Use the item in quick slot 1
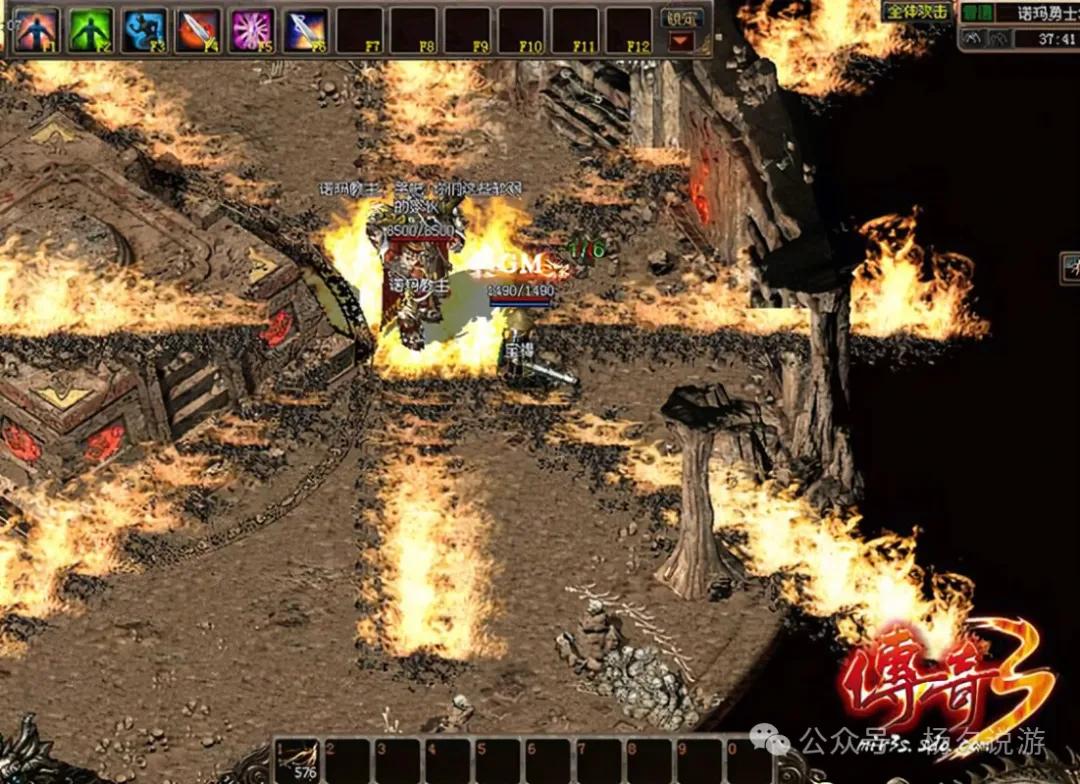Image resolution: width=1080 pixels, height=784 pixels. coord(298,760)
